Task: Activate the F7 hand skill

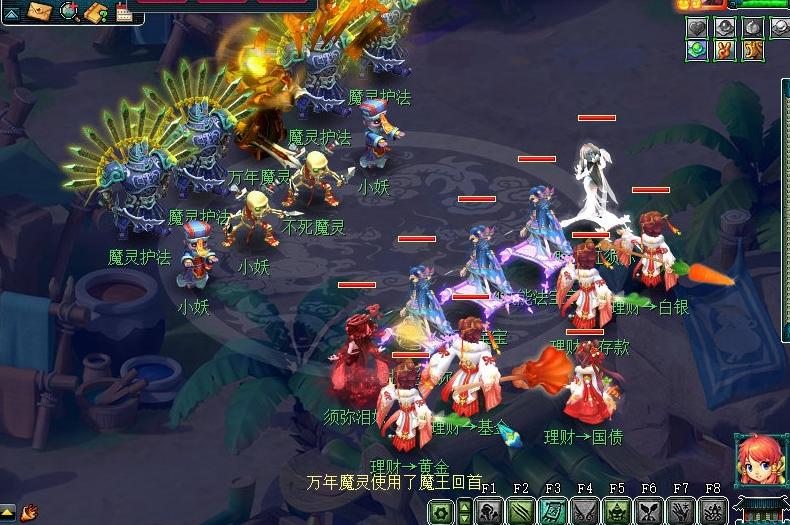Action: [681, 512]
